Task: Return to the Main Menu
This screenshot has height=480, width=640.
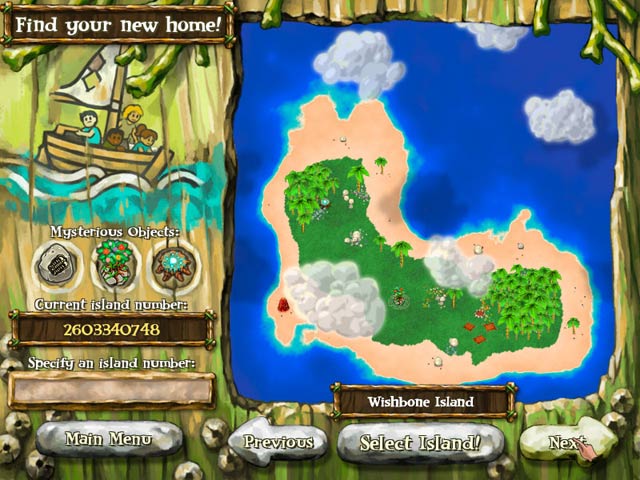Action: [x=108, y=438]
